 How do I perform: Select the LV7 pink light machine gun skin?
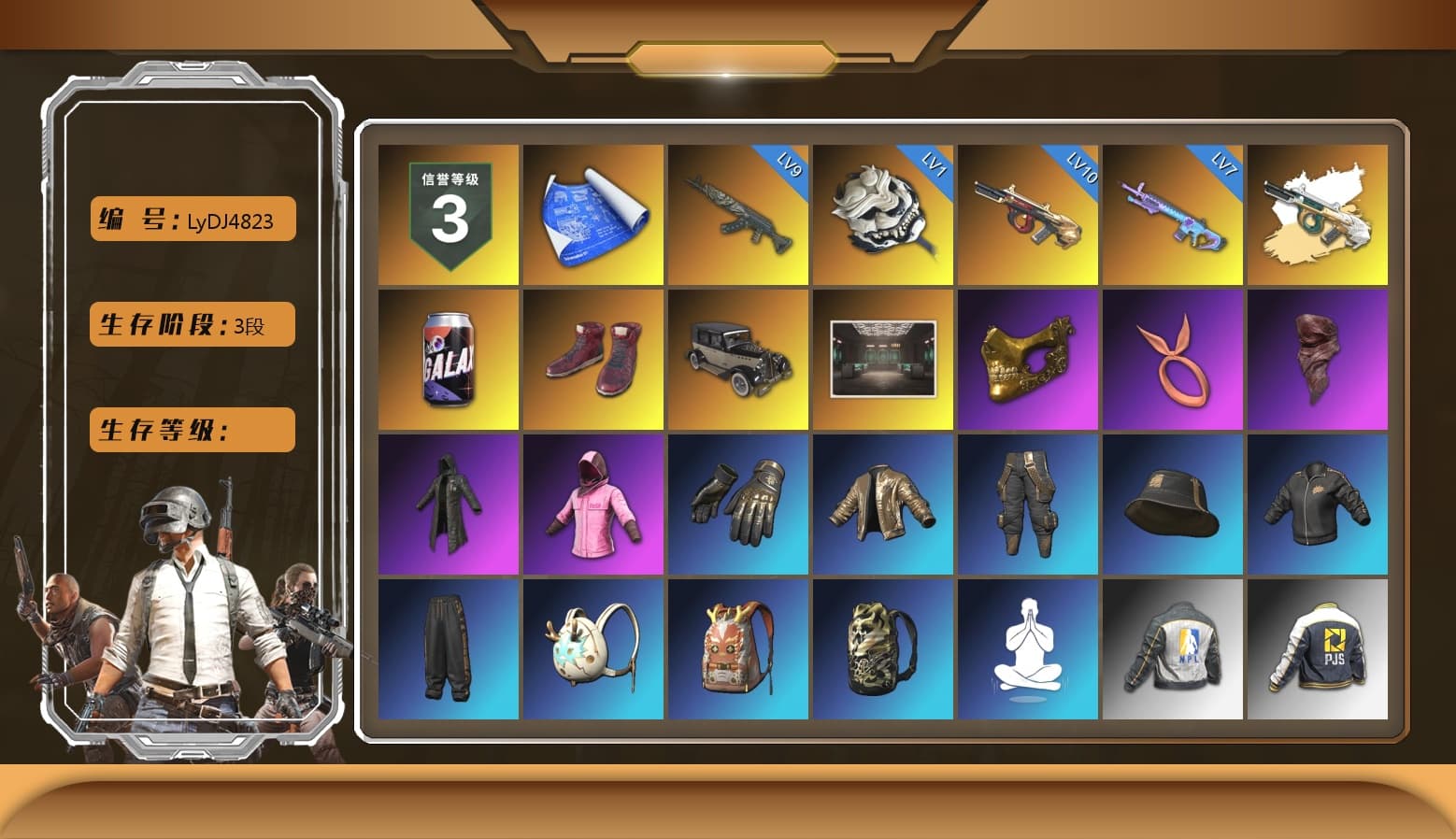[1173, 214]
